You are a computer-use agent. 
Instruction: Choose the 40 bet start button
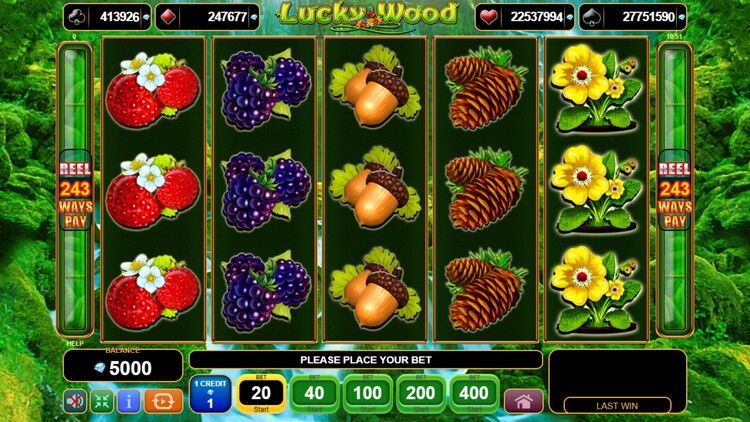[x=314, y=394]
